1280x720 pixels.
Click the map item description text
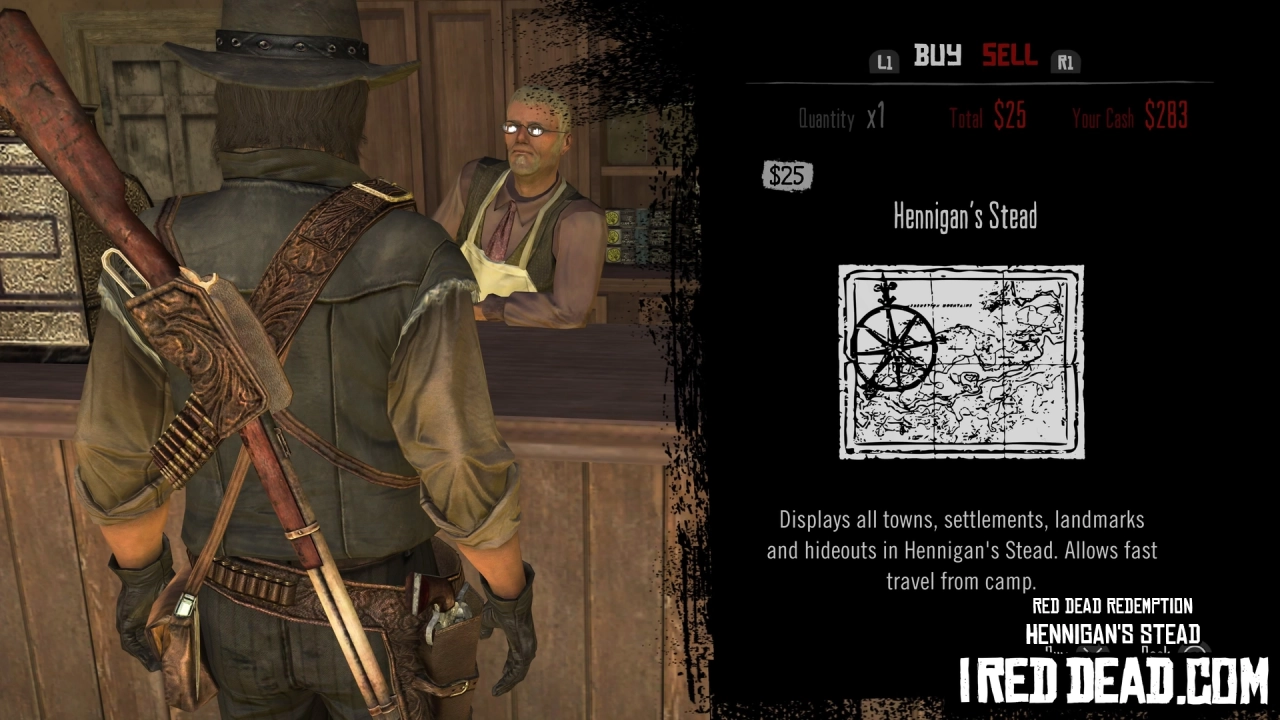(962, 550)
